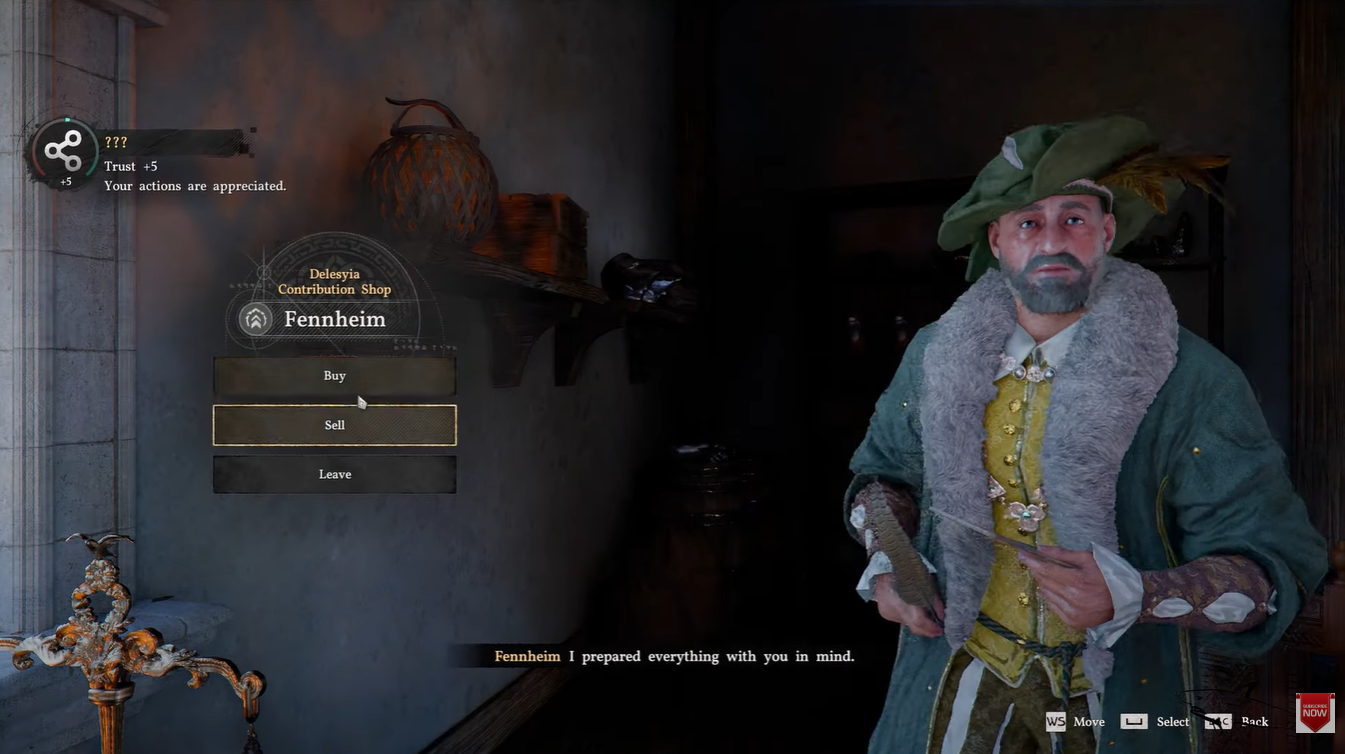This screenshot has height=754, width=1345.
Task: Click the red Subscribe Now badge
Action: tap(1314, 713)
